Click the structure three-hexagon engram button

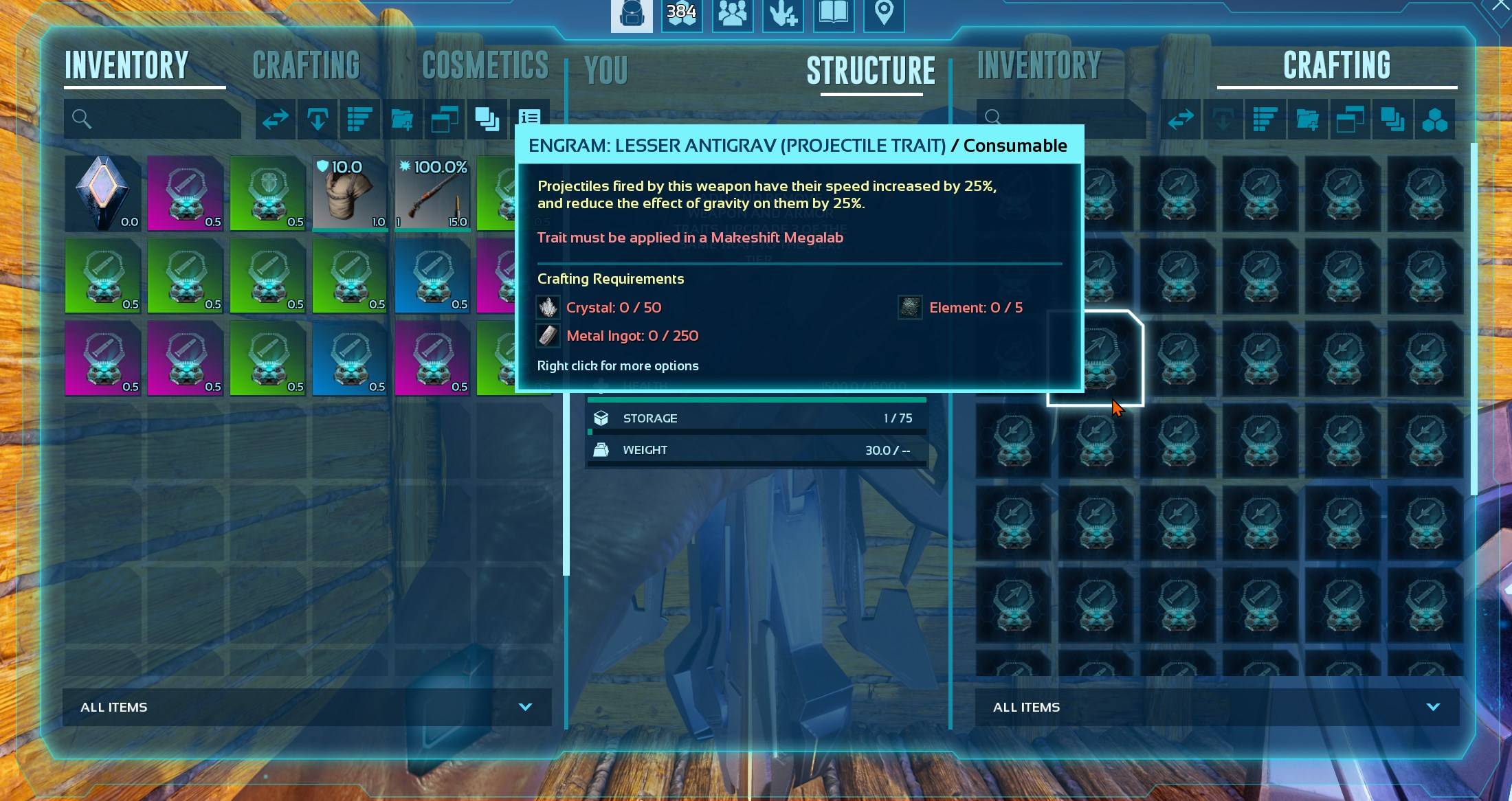tap(1434, 120)
